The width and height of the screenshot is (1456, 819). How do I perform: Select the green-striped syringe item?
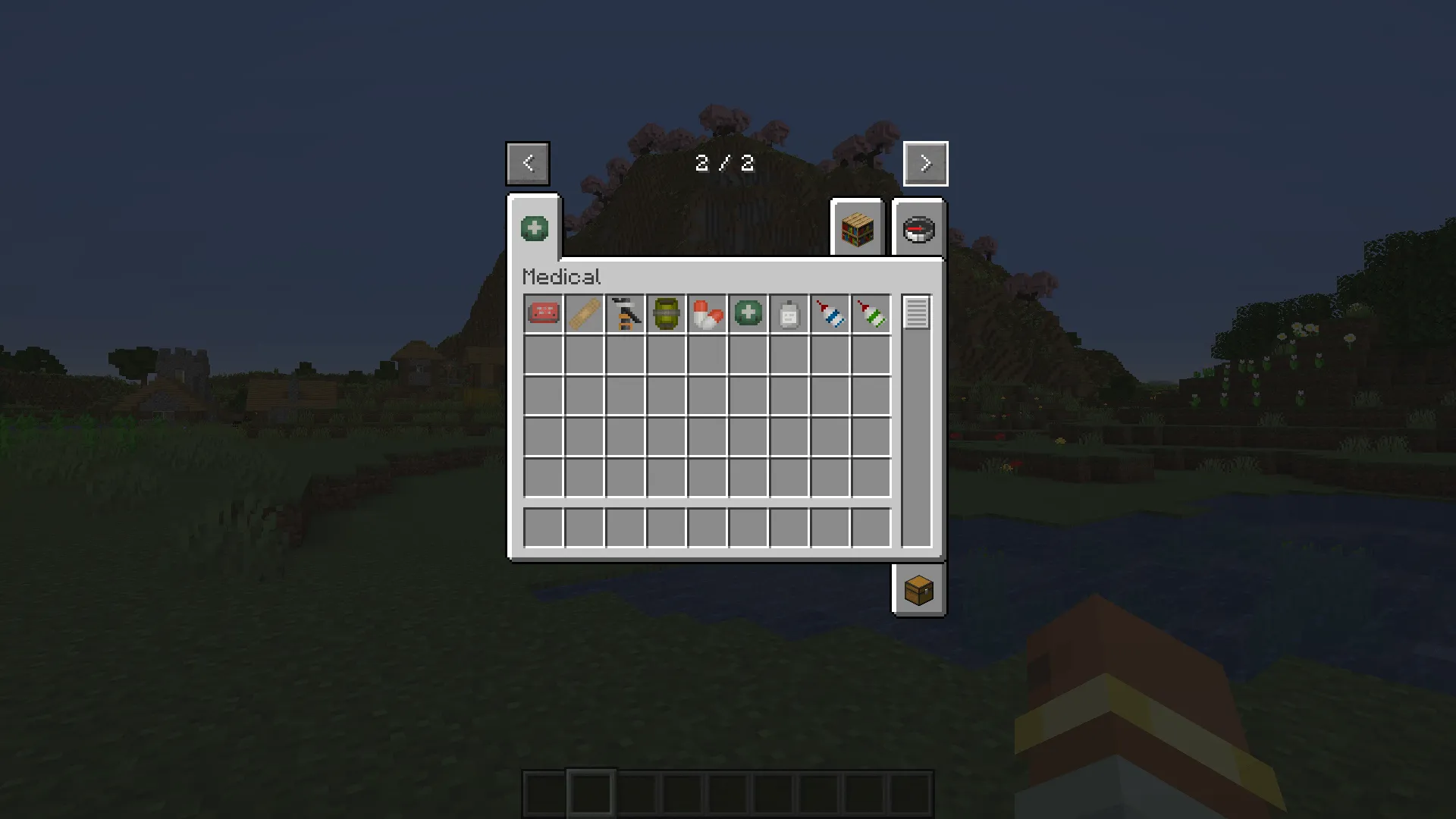click(x=871, y=313)
